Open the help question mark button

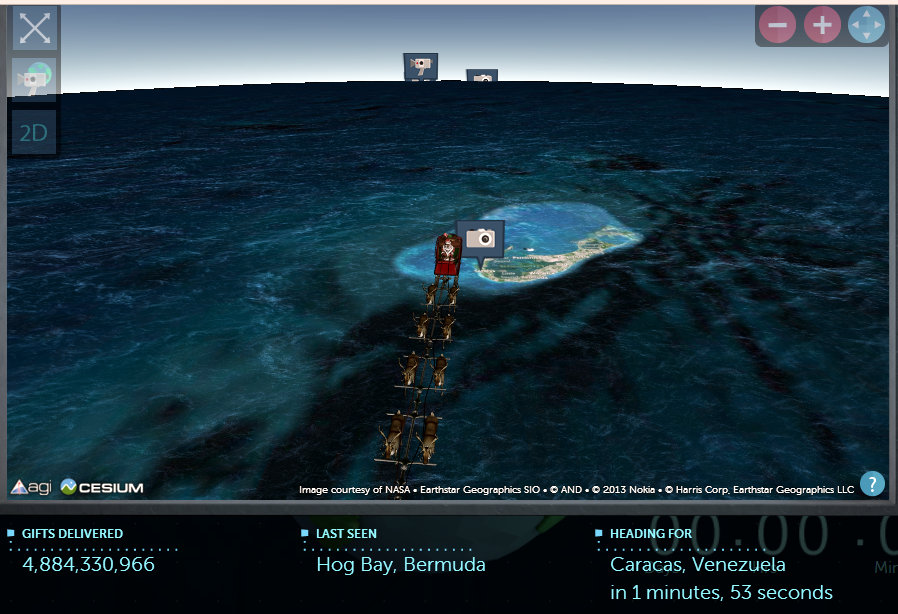[872, 484]
